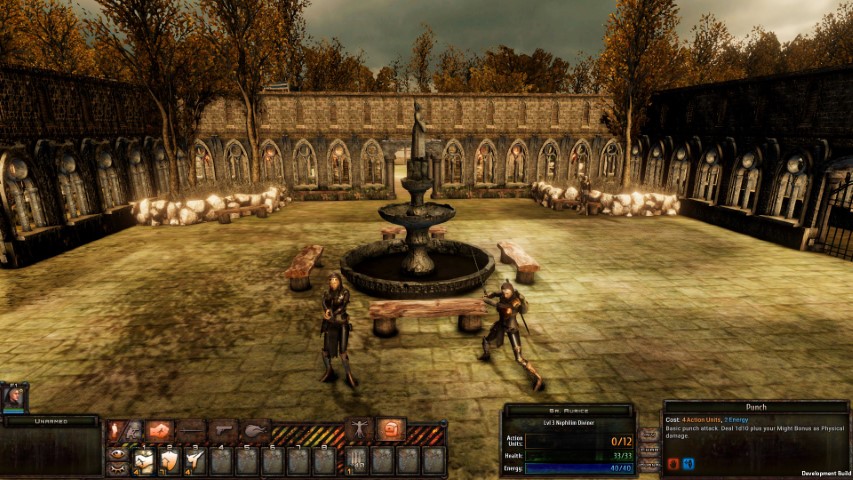This screenshot has height=480, width=853.
Task: Open the grenade weapon category
Action: (256, 430)
